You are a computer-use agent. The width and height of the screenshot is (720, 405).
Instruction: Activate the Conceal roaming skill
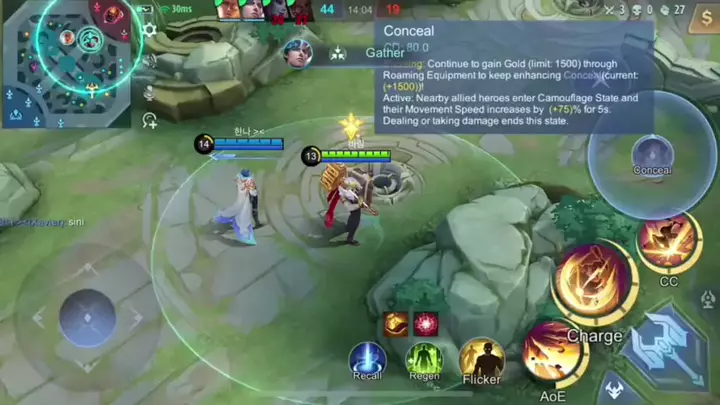pos(652,155)
